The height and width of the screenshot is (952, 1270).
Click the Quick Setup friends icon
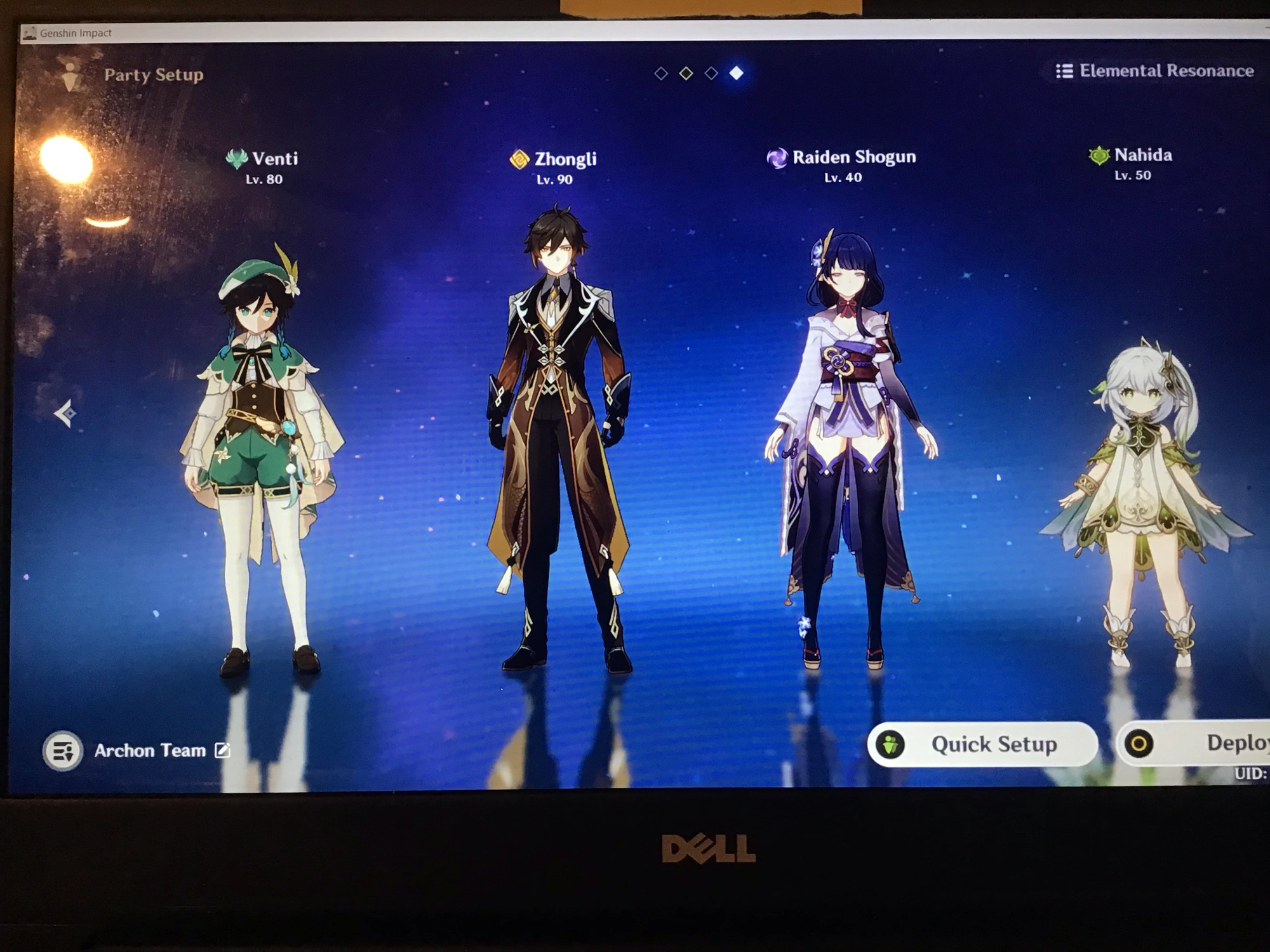click(892, 744)
